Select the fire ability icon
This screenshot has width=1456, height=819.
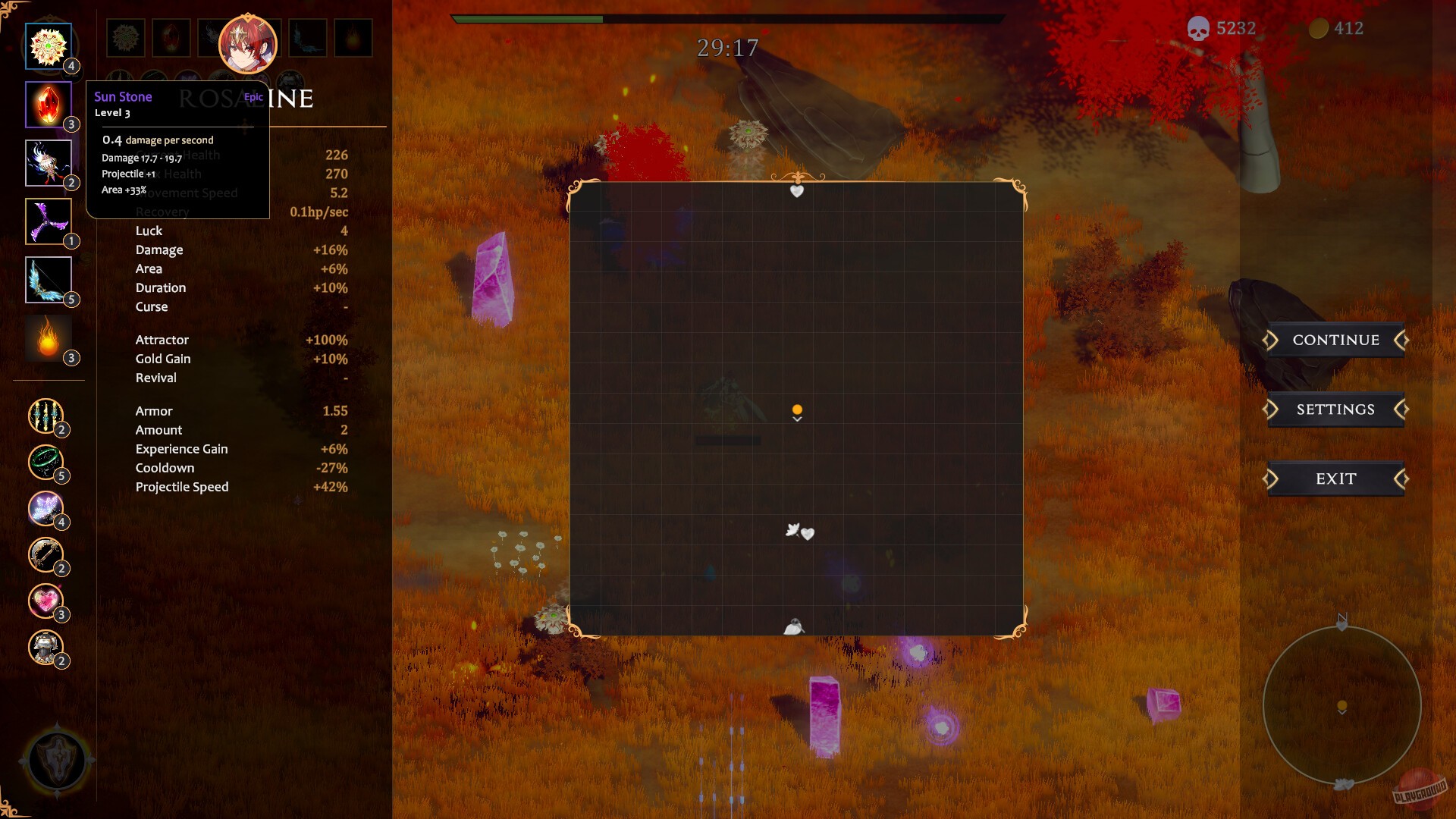(x=49, y=337)
